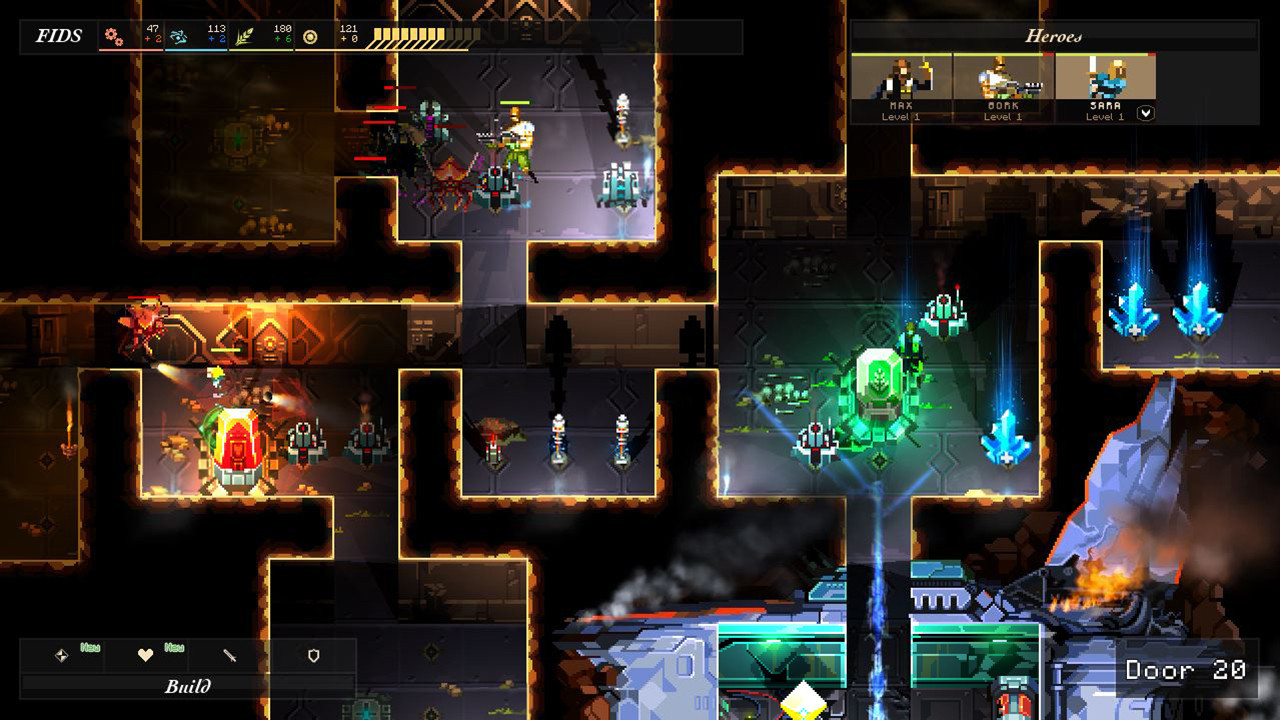The height and width of the screenshot is (720, 1280).
Task: Select hero Sara's portrait
Action: (1105, 80)
